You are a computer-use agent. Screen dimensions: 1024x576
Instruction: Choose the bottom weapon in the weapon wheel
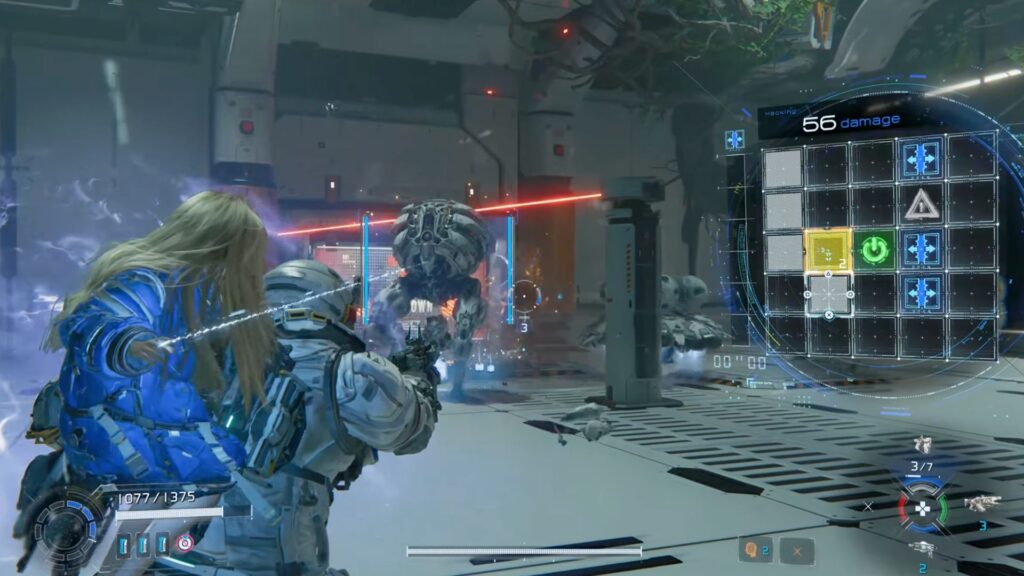(922, 548)
